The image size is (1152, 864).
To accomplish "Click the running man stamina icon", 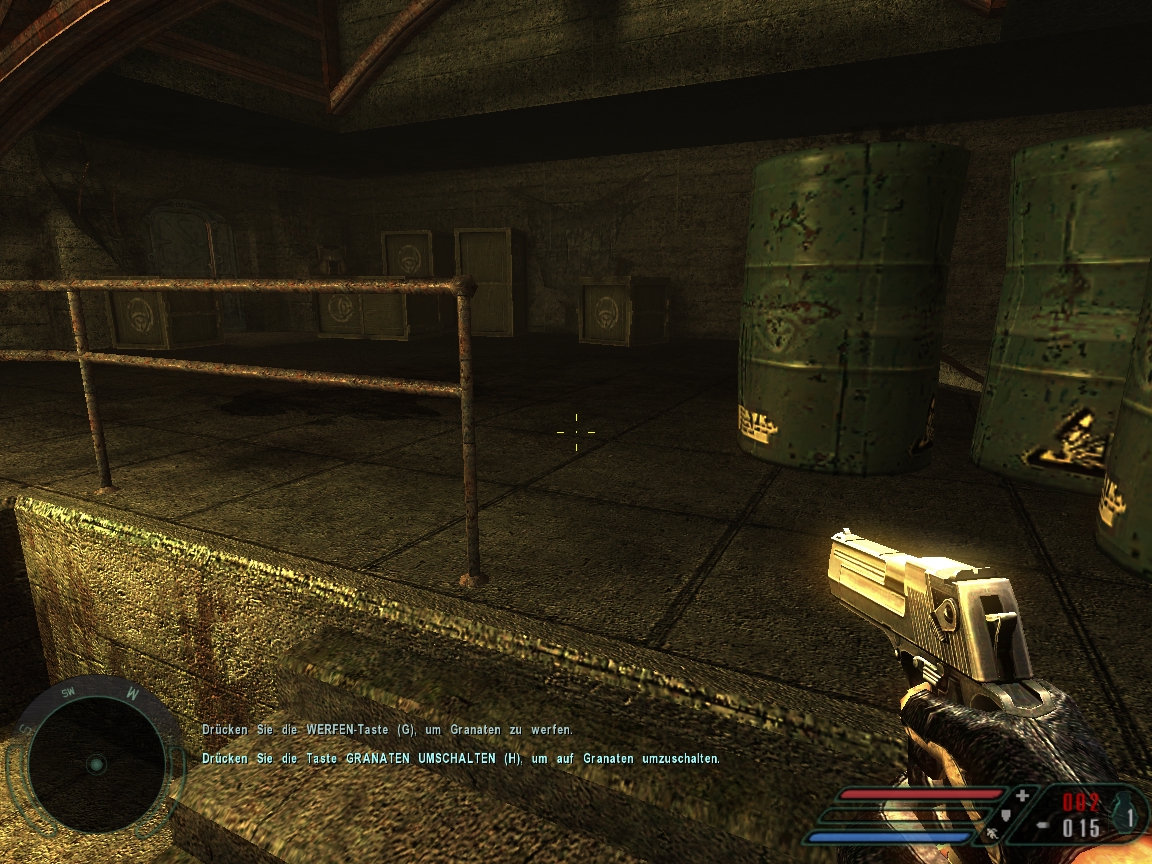I will pyautogui.click(x=992, y=832).
